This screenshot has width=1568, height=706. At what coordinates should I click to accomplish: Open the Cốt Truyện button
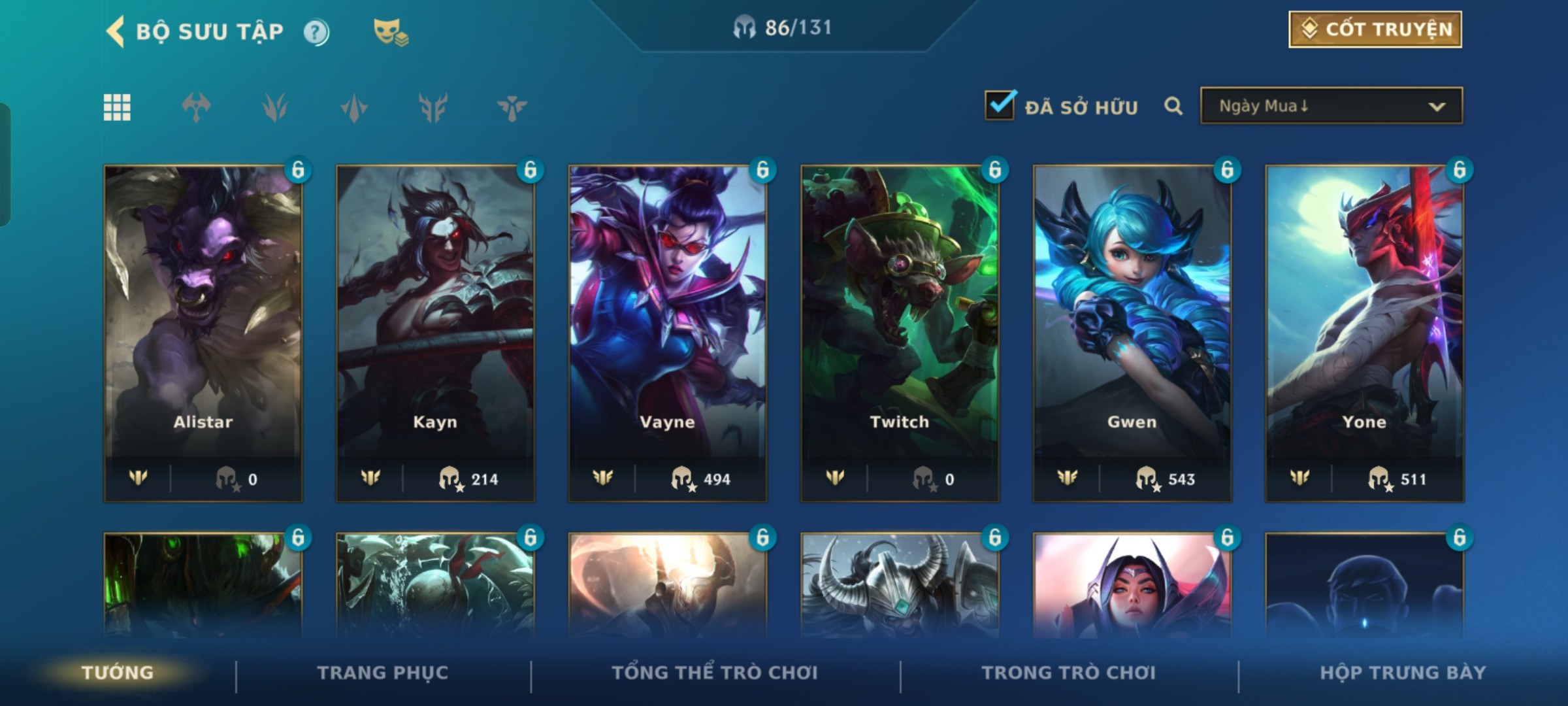coord(1375,29)
